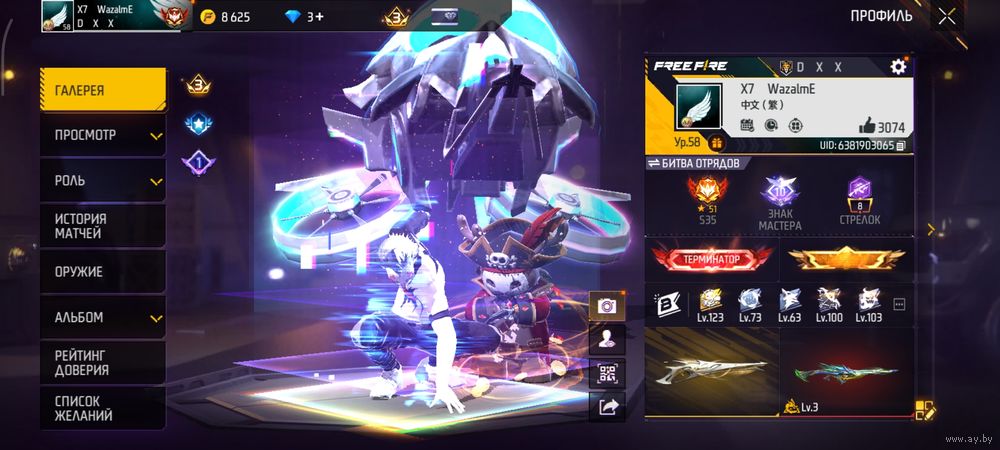Screen dimensions: 1000x450
Task: Expand the Альбом section
Action: coord(103,317)
